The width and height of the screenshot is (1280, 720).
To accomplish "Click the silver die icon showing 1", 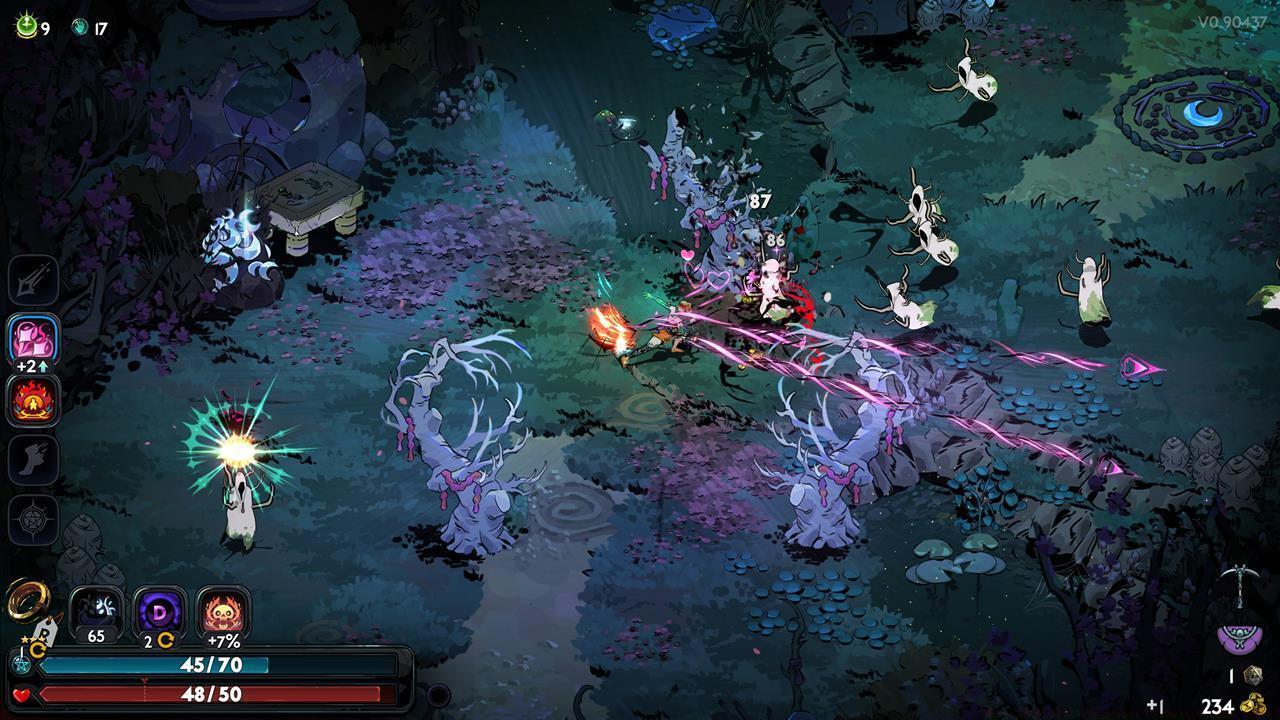I will [1252, 675].
